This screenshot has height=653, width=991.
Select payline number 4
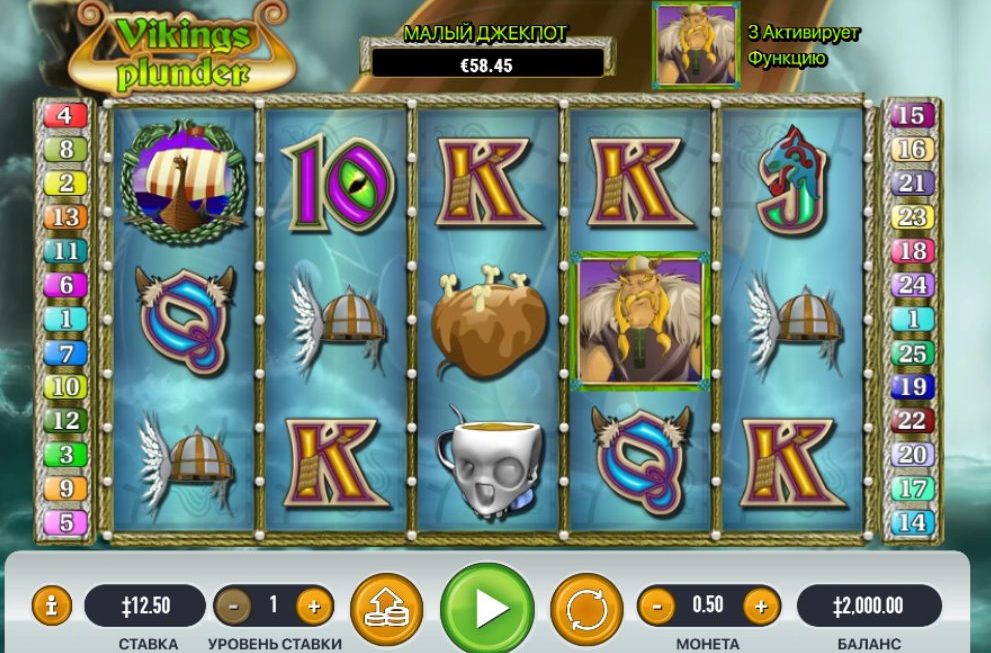[66, 115]
